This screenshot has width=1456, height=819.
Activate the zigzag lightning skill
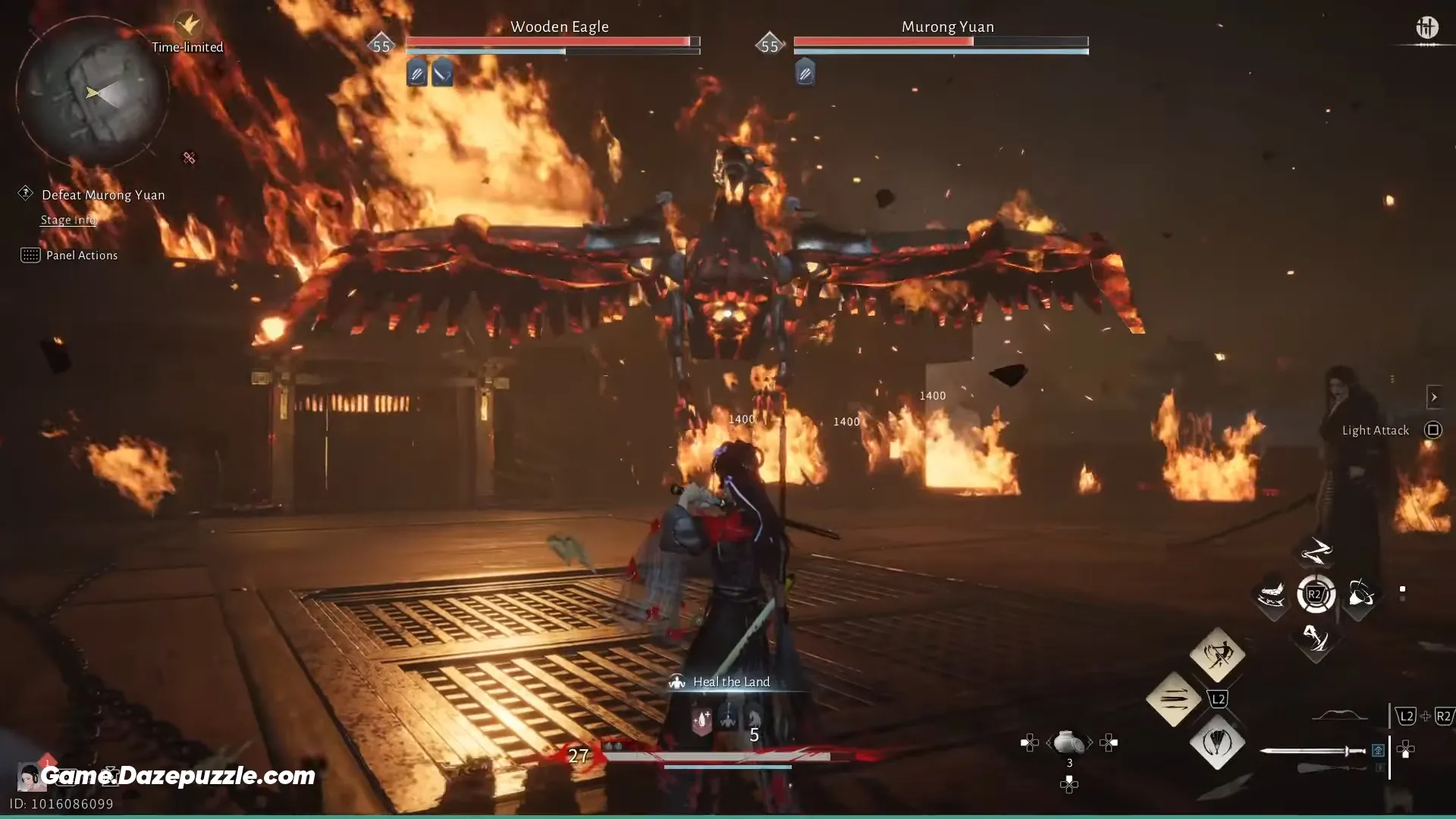(x=1316, y=551)
